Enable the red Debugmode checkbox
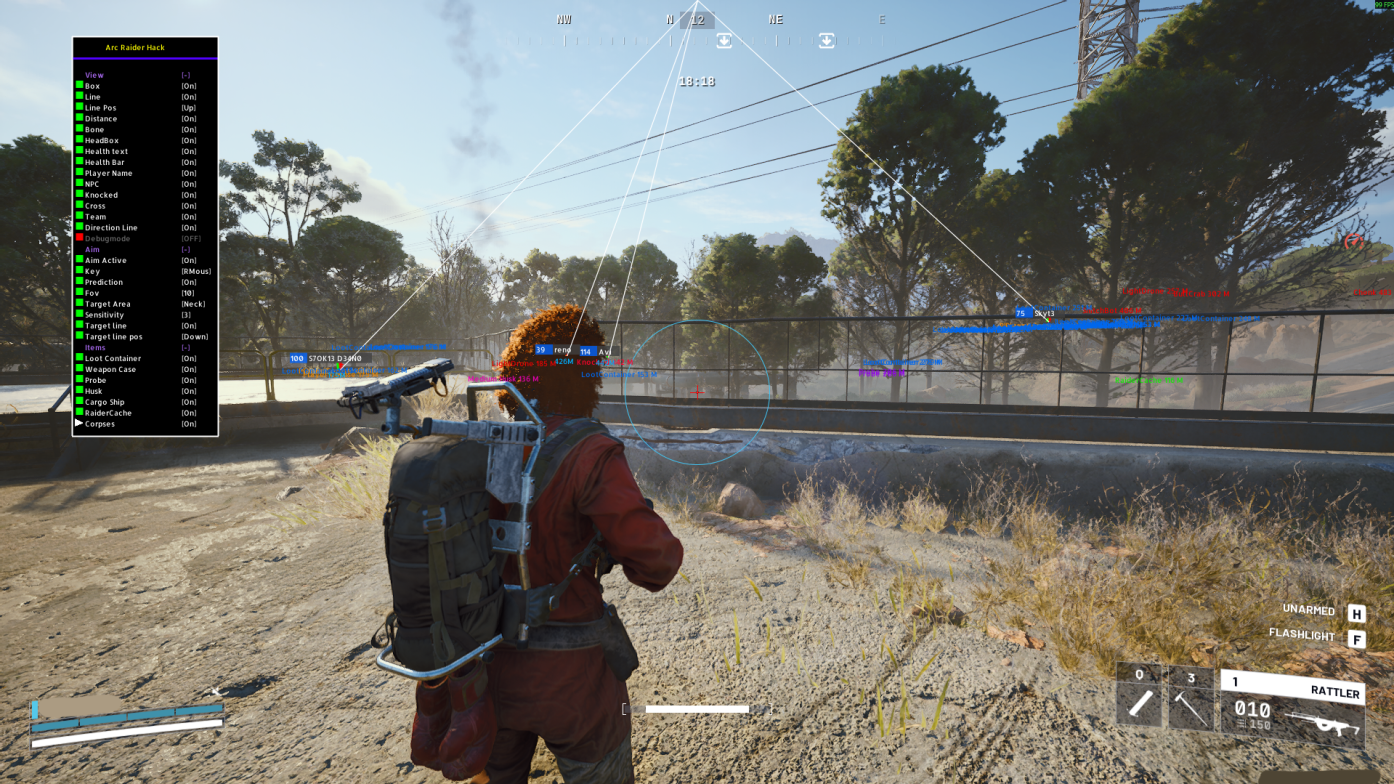Viewport: 1394px width, 784px height. tap(79, 238)
